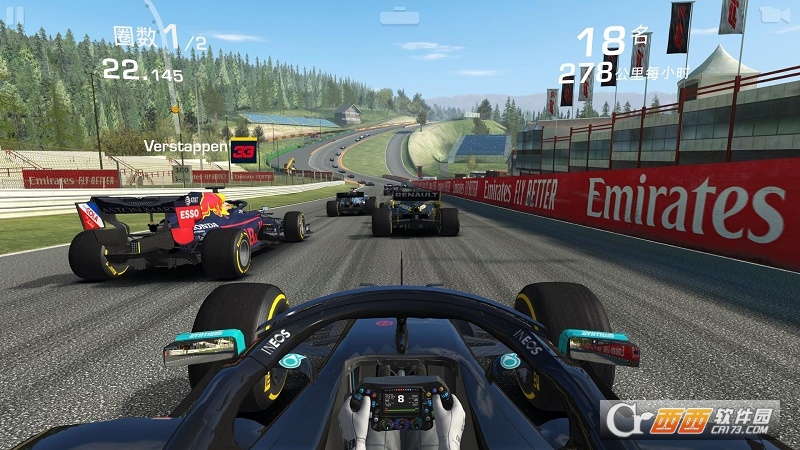Viewport: 800px width, 450px height.
Task: Pause the race with the pause button
Action: tap(16, 13)
